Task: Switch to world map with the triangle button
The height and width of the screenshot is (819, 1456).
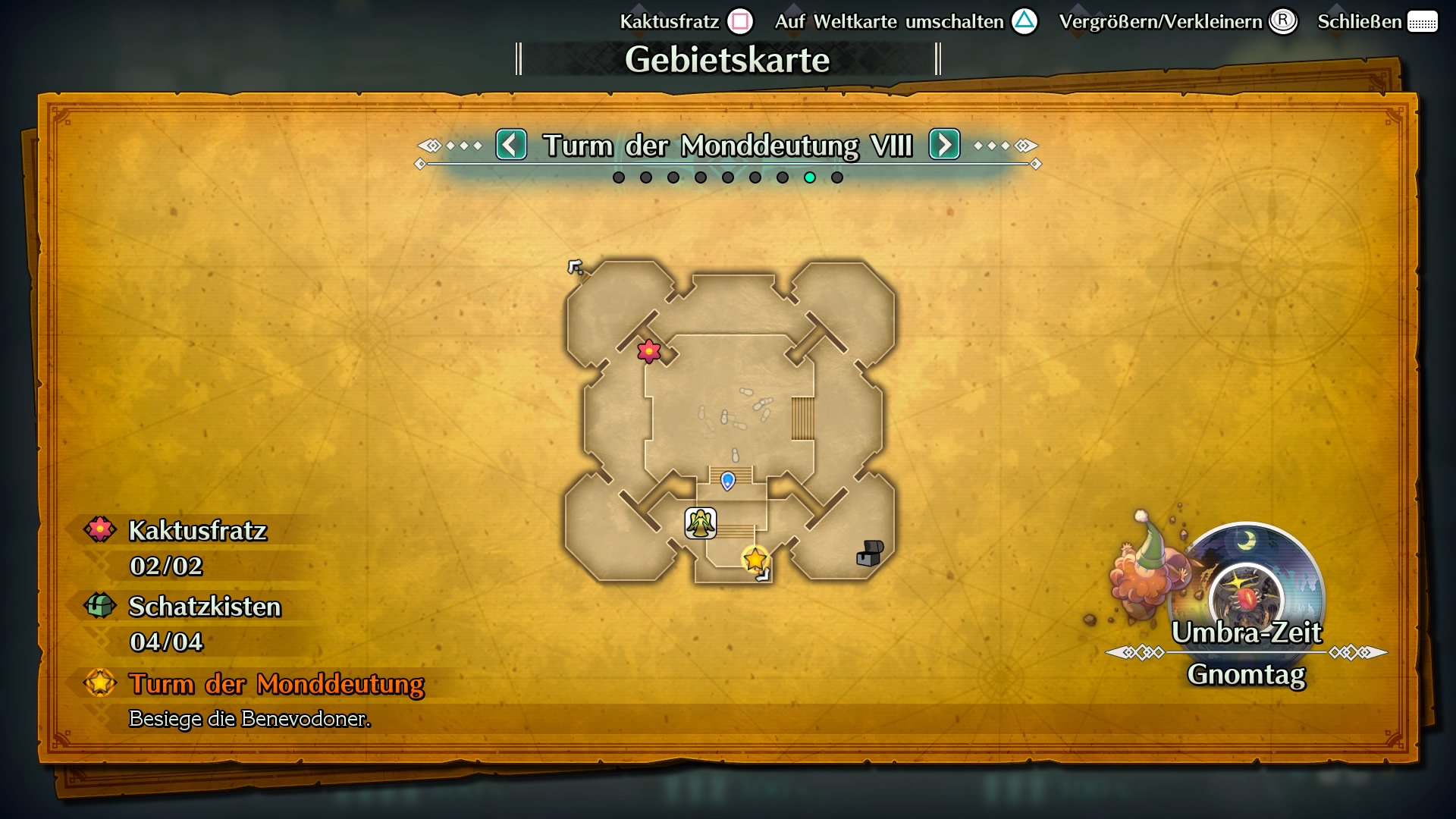Action: pyautogui.click(x=1025, y=21)
